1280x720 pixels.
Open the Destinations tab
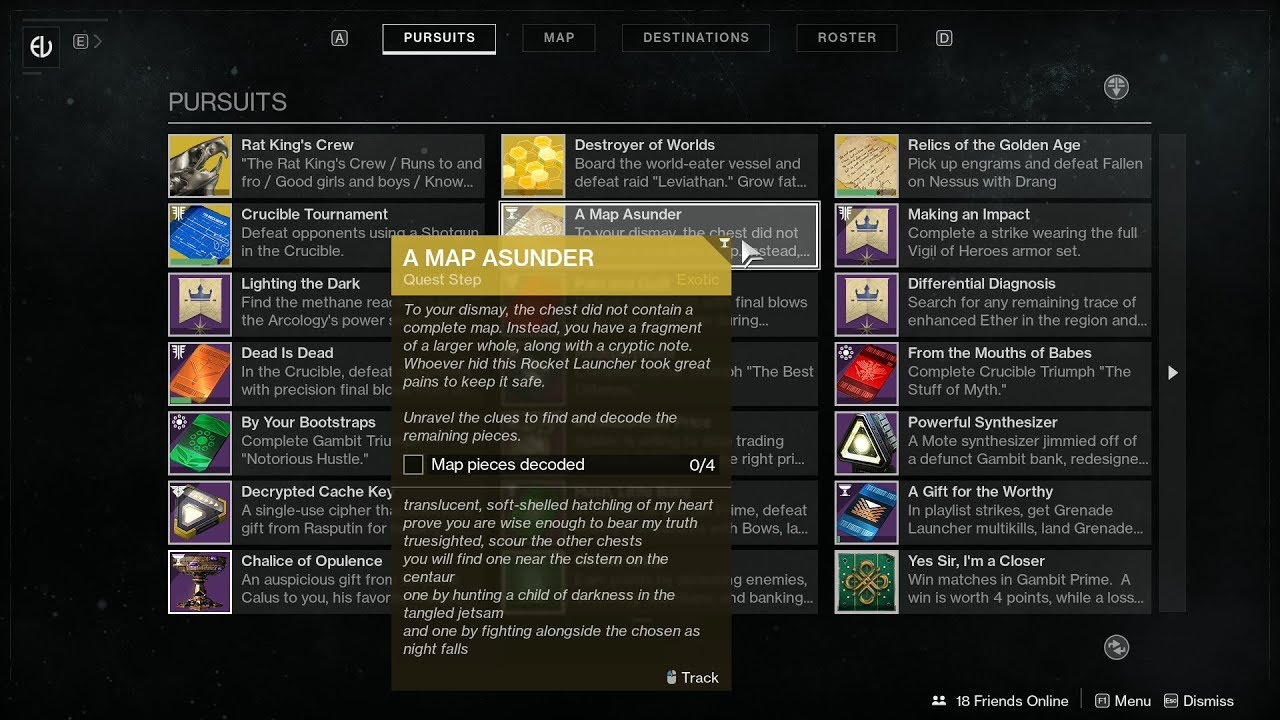click(x=696, y=37)
